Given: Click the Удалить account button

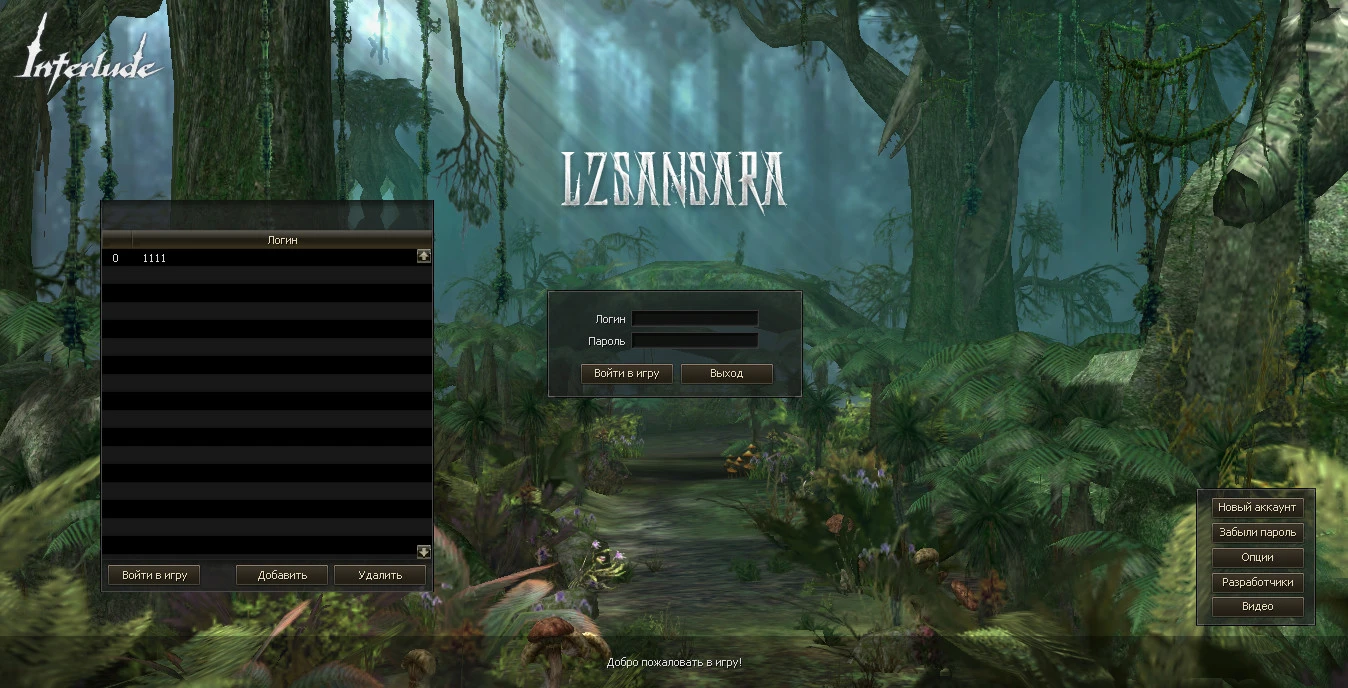Looking at the screenshot, I should [380, 575].
